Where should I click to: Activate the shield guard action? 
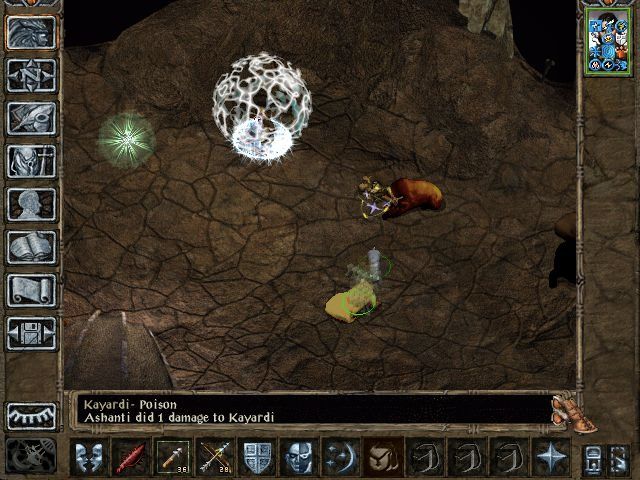tap(257, 457)
